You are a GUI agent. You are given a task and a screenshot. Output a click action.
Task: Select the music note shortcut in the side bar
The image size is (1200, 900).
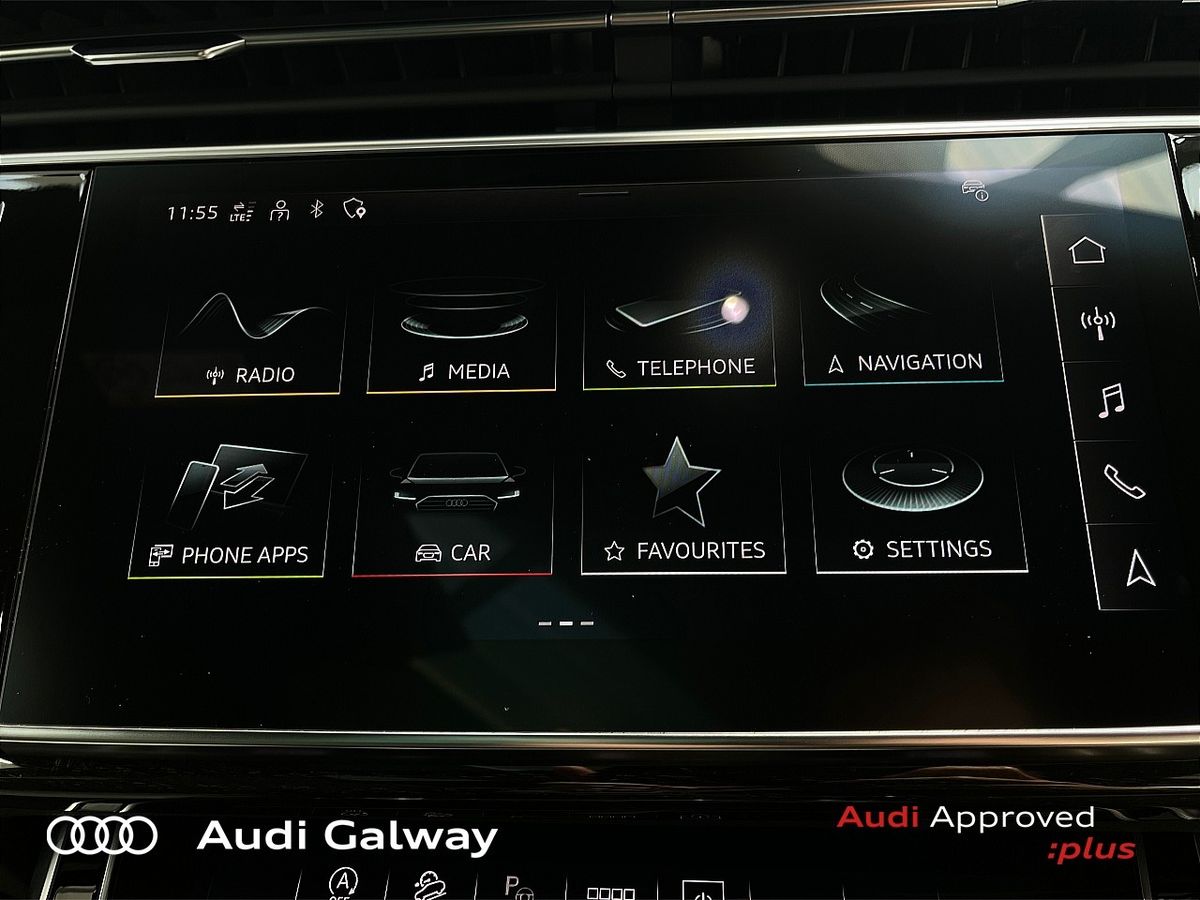(1110, 401)
